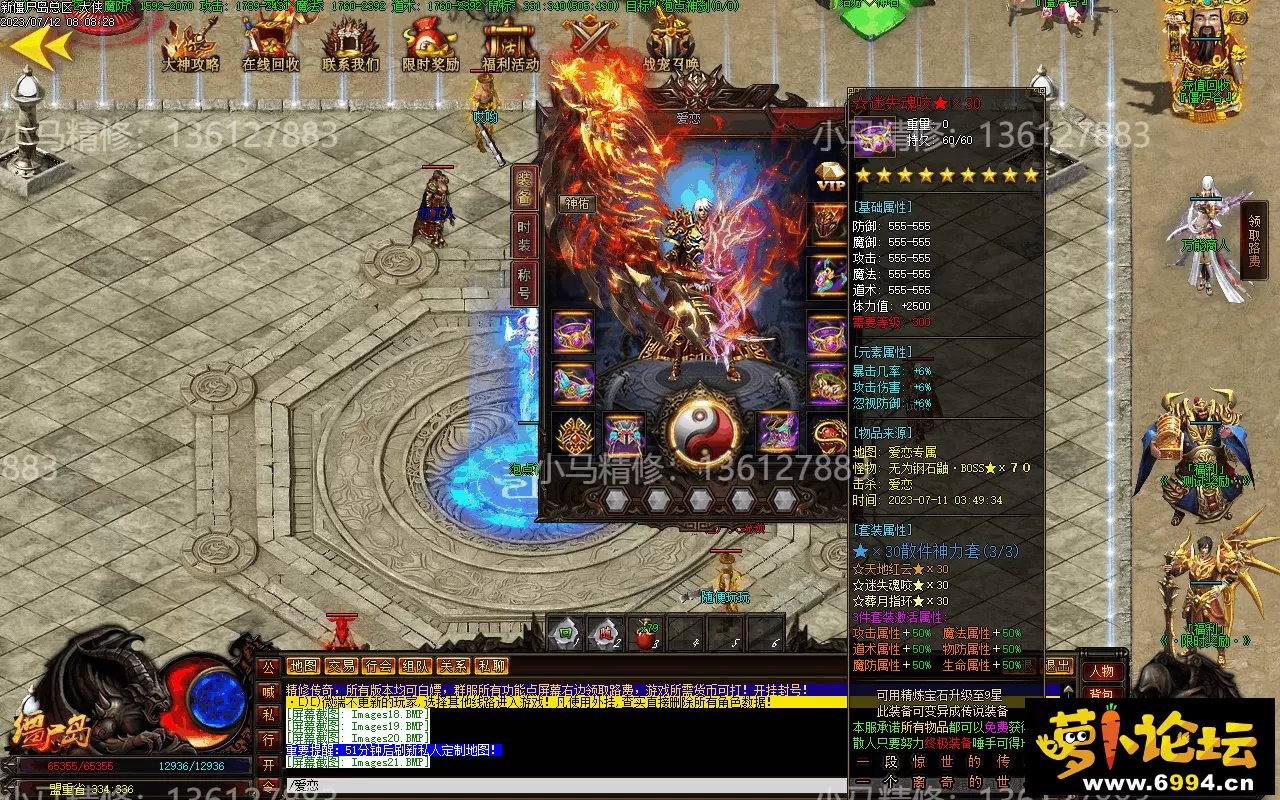Select the helmet equipment slot
This screenshot has height=800, width=1280.
(x=828, y=222)
